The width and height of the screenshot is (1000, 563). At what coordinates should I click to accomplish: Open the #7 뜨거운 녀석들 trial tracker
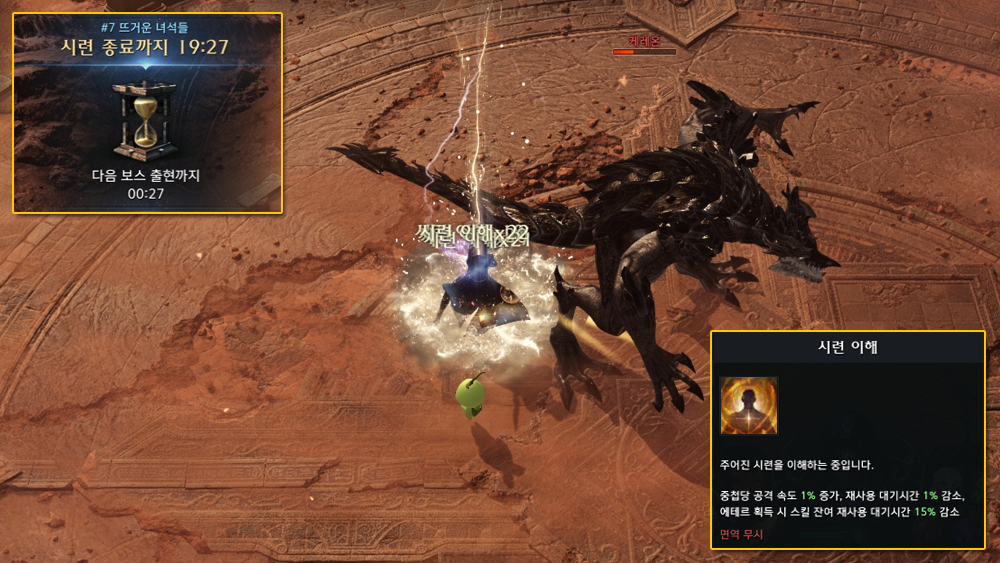coord(147,26)
